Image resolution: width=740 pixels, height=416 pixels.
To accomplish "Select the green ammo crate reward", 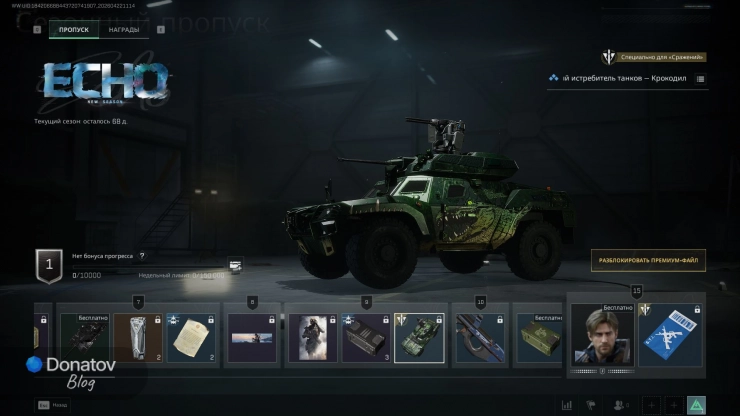I will coord(540,337).
